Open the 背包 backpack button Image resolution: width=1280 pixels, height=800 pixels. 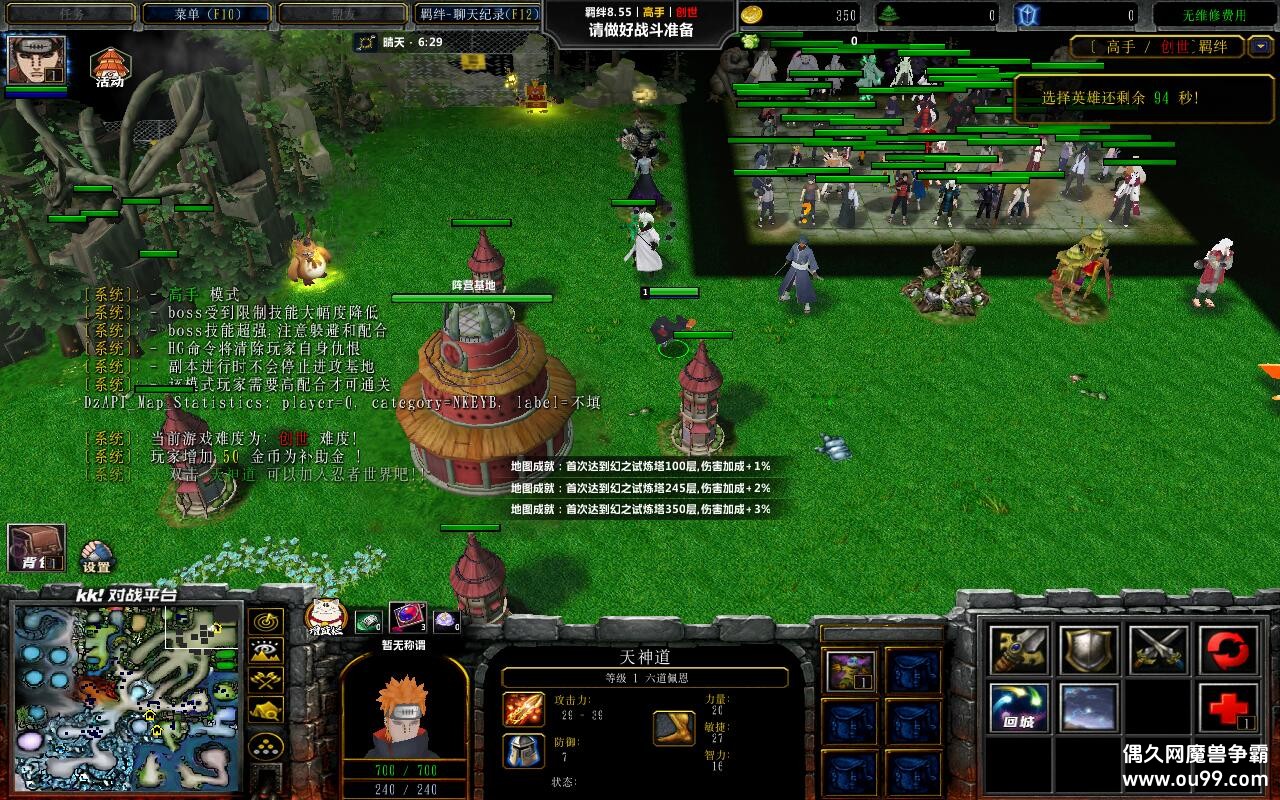coord(36,548)
